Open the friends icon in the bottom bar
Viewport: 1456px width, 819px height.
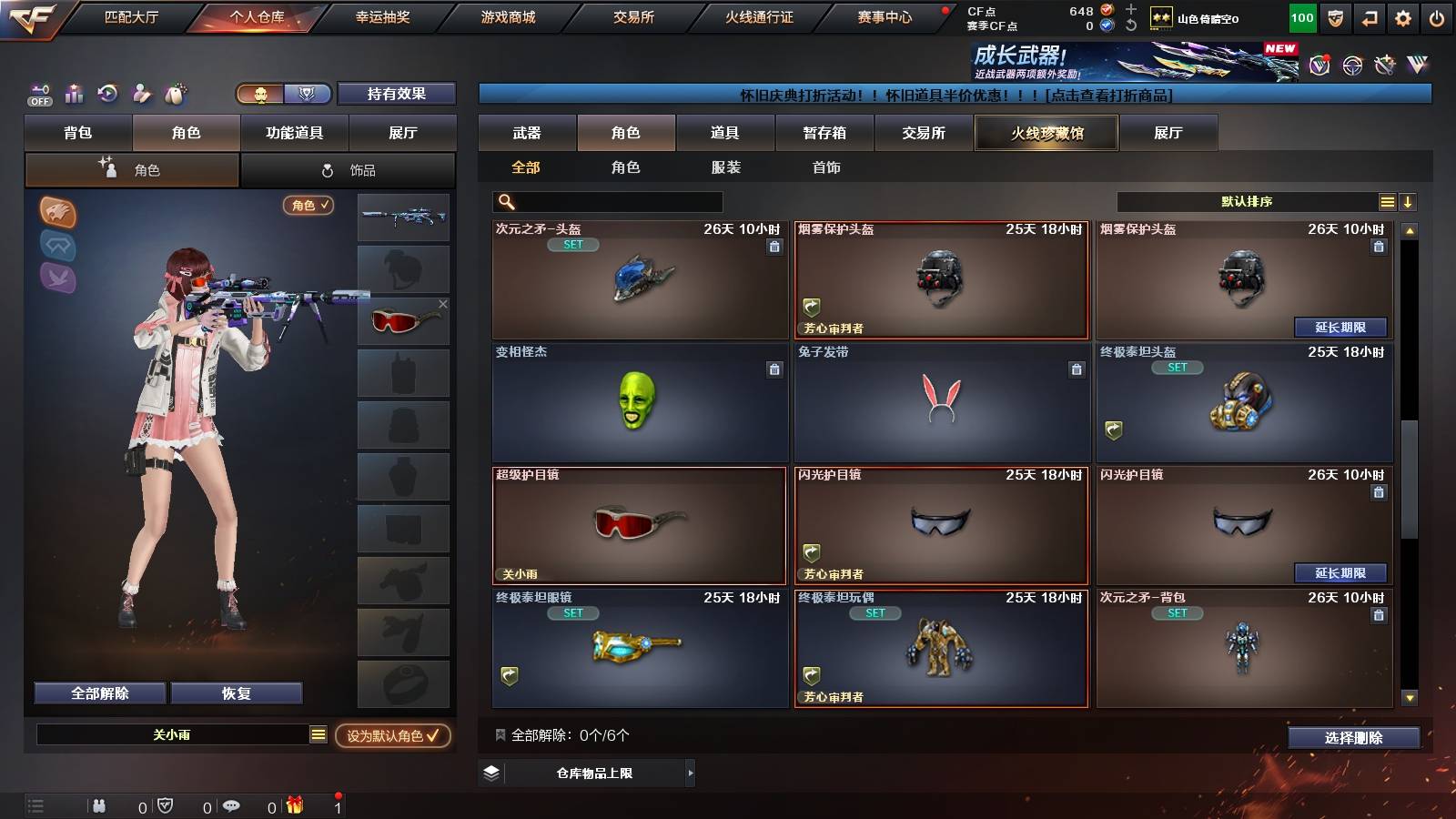click(98, 806)
